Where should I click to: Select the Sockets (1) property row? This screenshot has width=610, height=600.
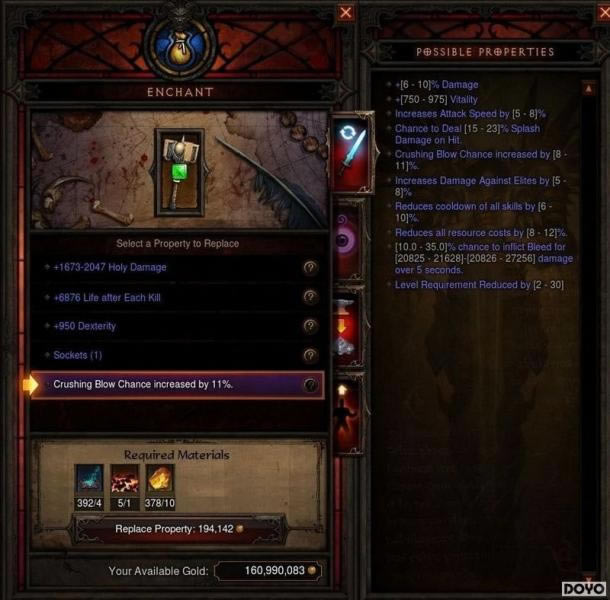170,355
